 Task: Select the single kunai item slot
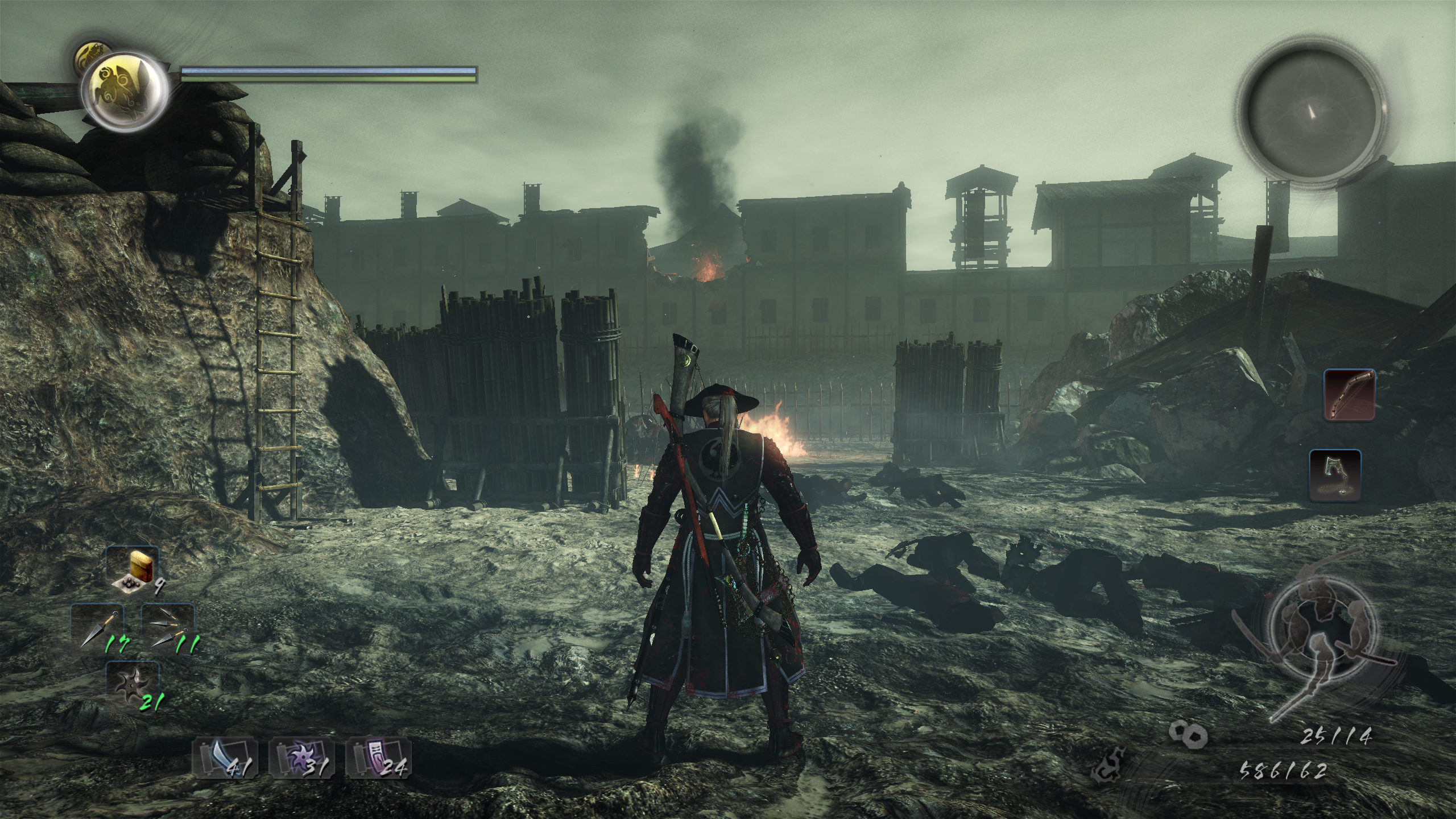click(x=97, y=627)
